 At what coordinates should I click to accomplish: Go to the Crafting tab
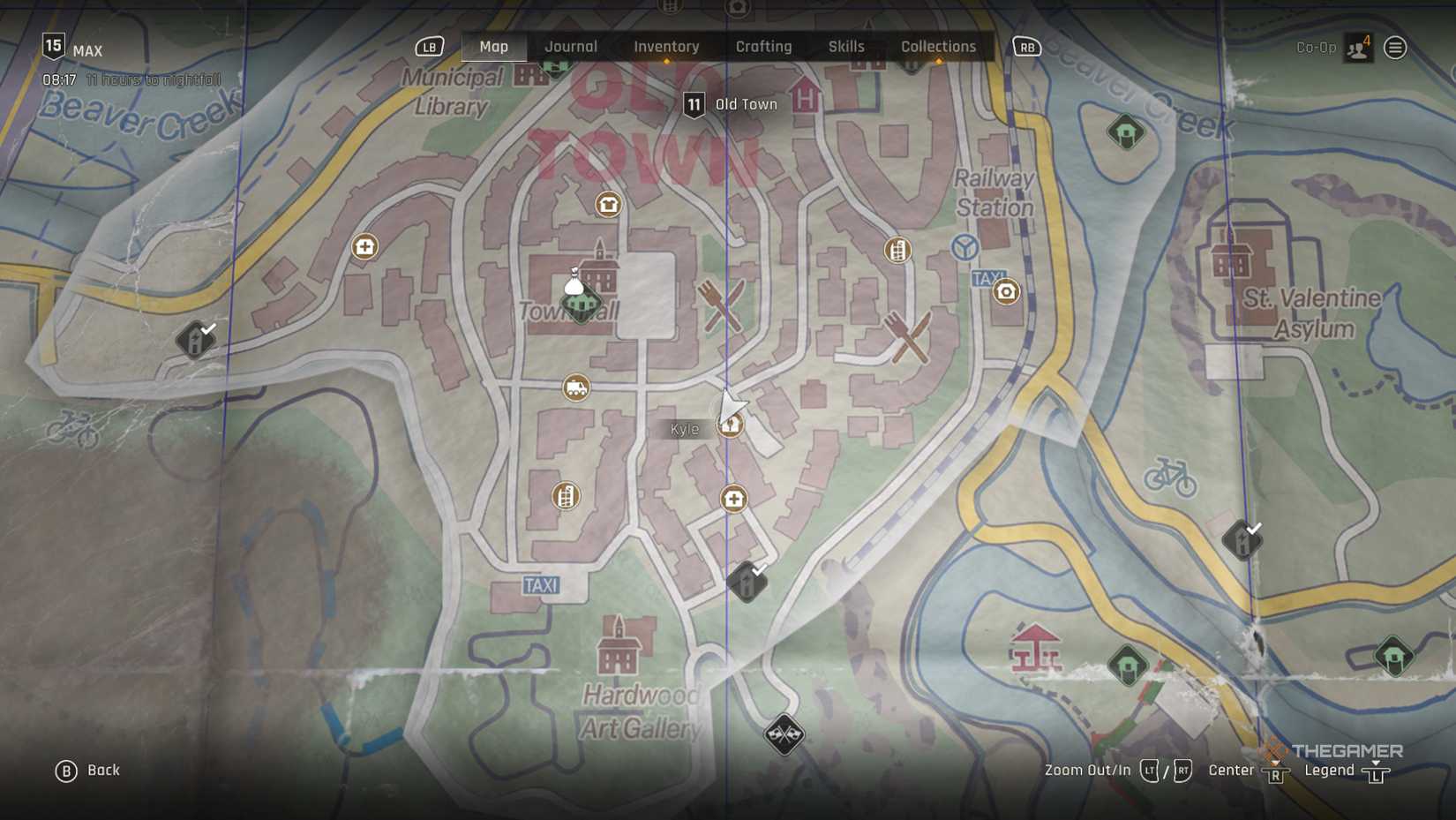(763, 47)
